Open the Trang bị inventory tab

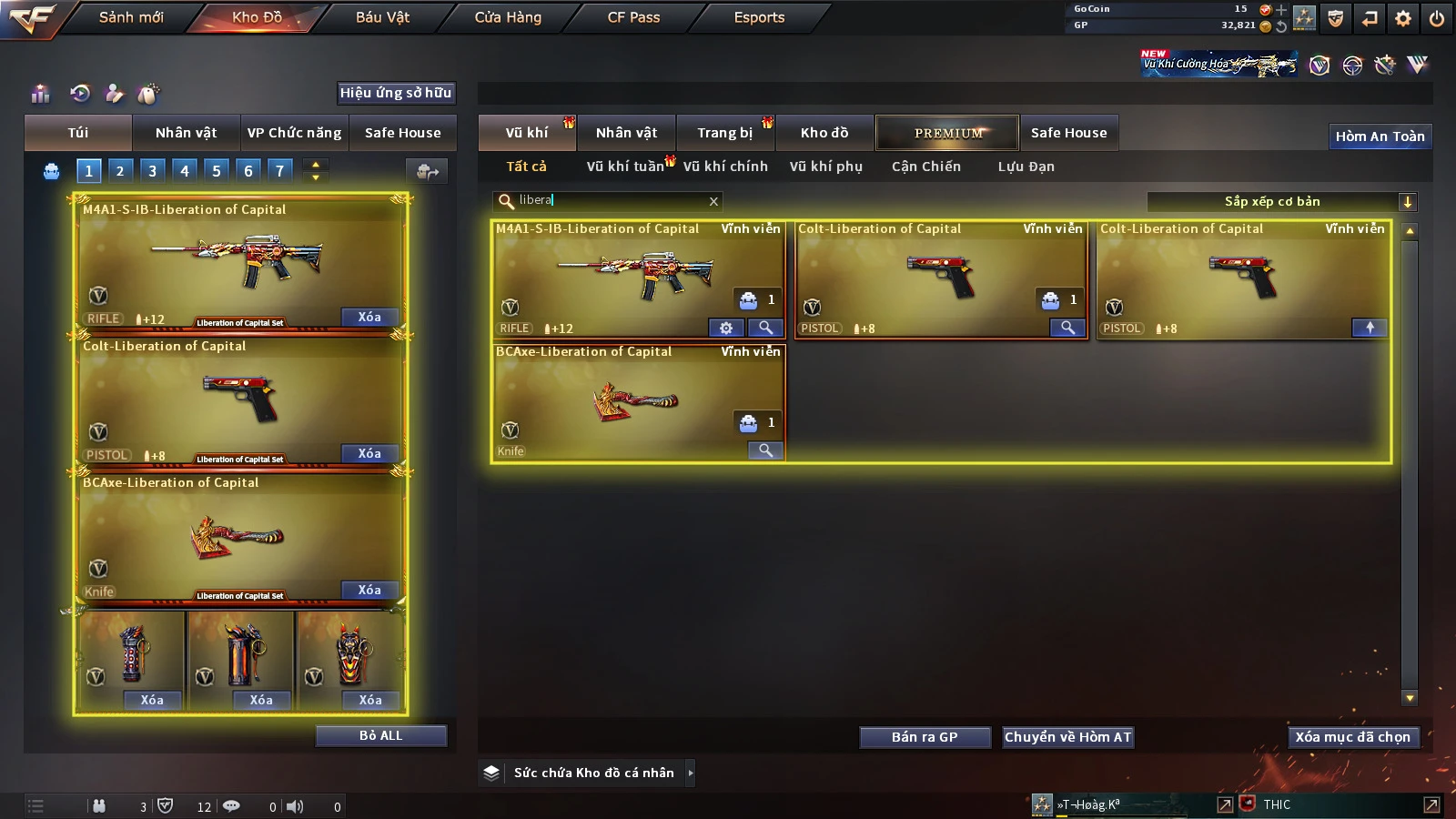724,133
